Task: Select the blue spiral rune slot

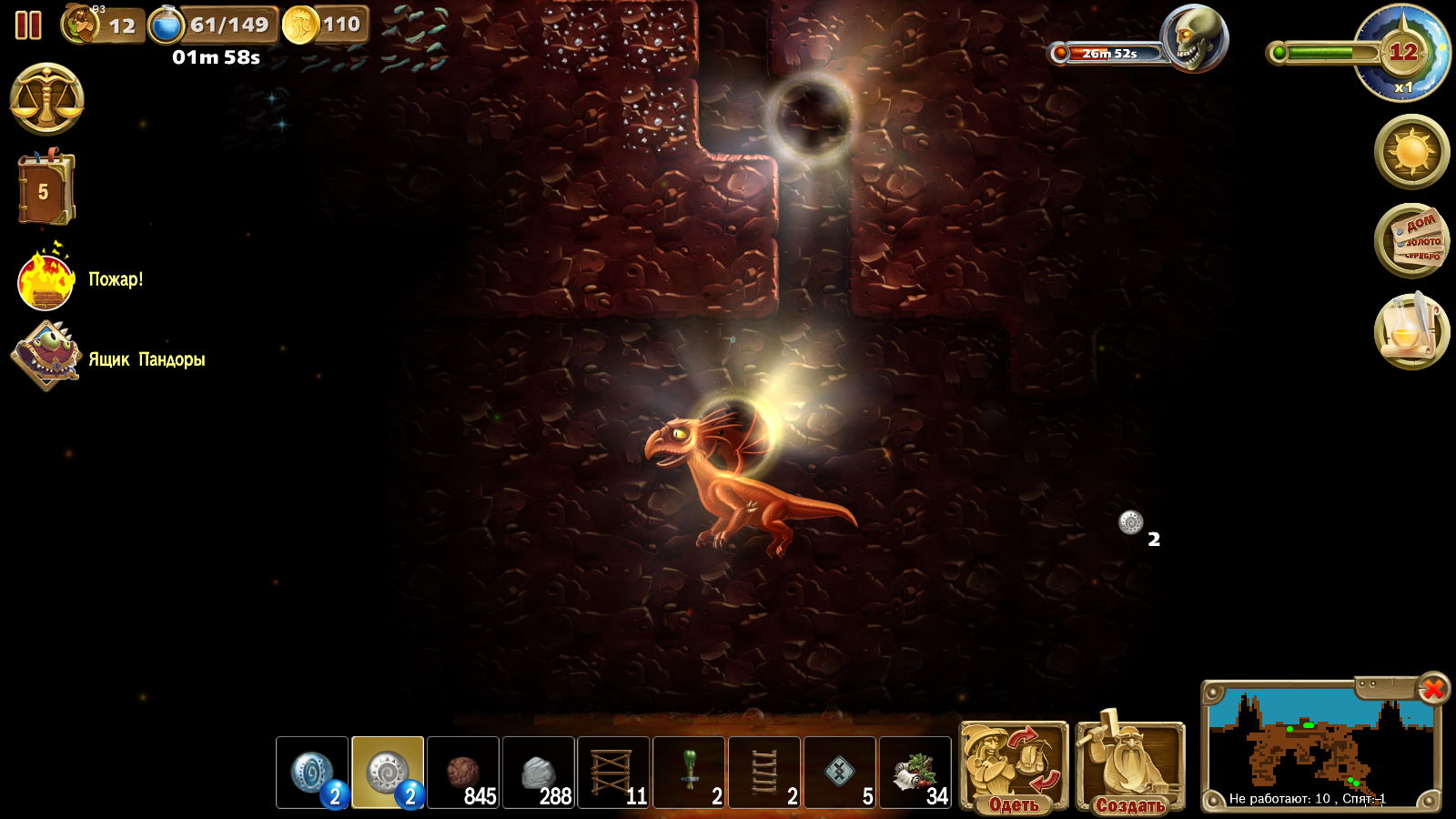Action: (x=312, y=773)
